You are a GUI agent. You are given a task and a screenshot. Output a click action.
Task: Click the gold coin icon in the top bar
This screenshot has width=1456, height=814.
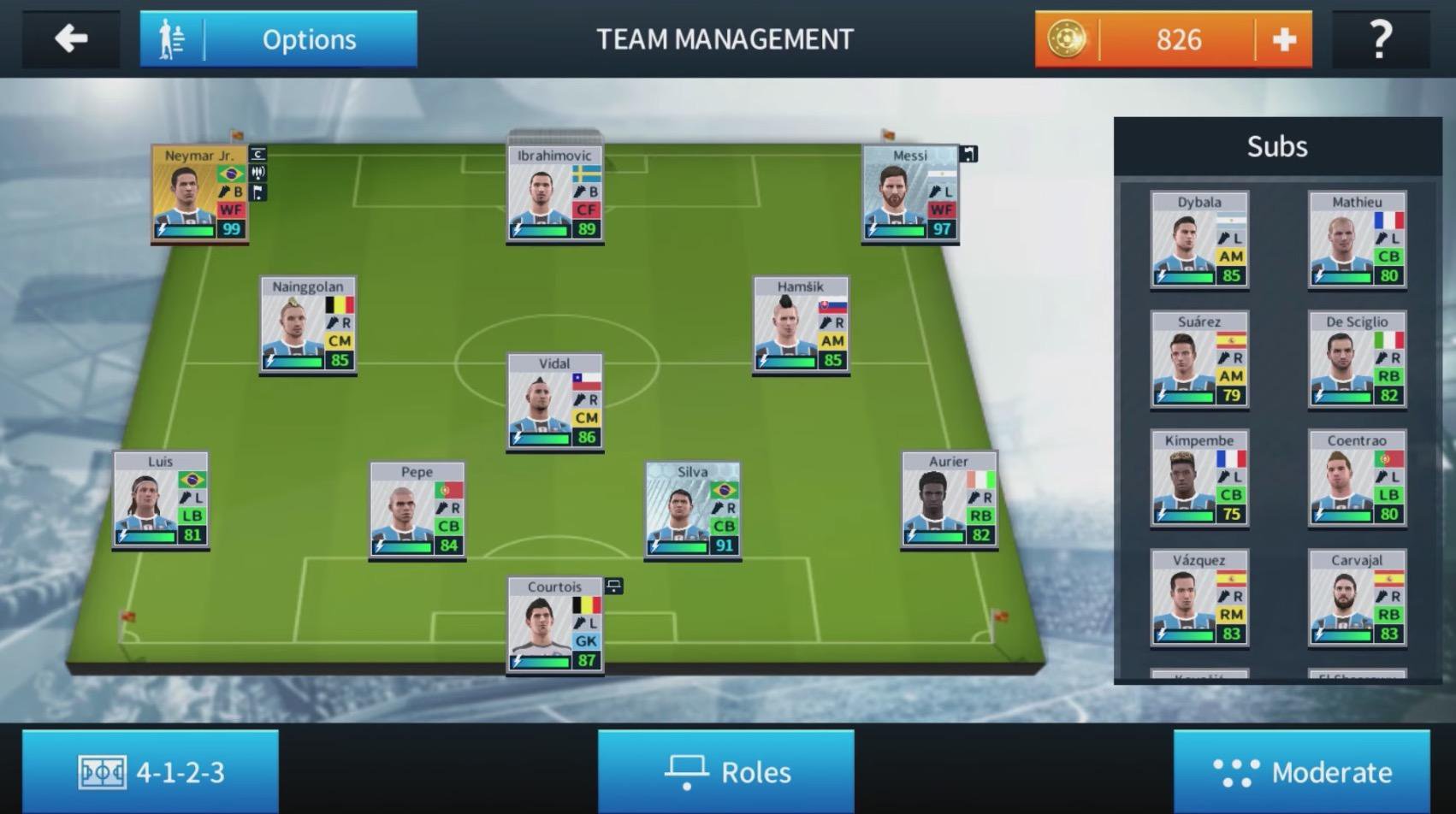[x=1068, y=38]
